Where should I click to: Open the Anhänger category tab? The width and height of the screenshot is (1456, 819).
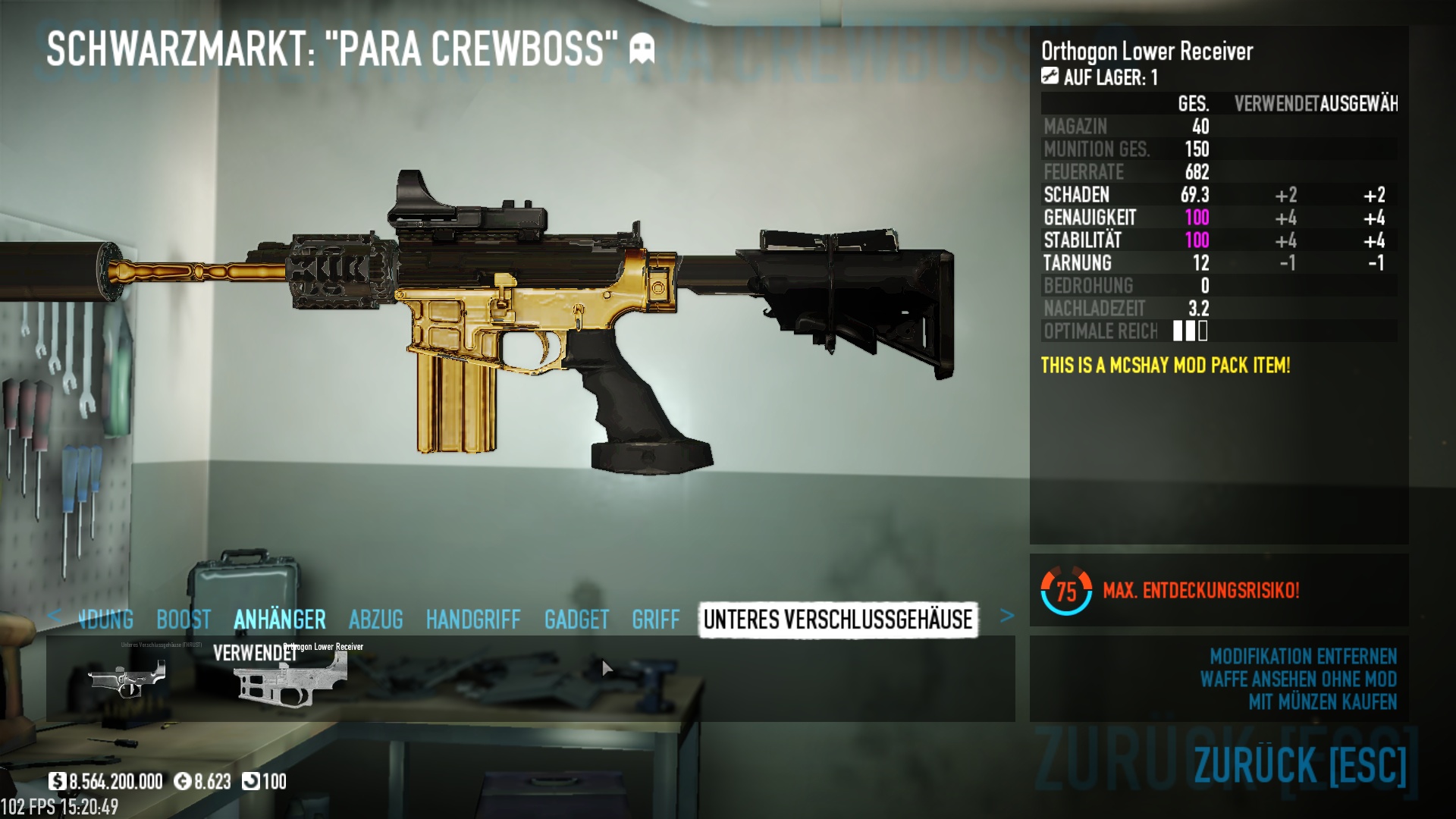280,620
